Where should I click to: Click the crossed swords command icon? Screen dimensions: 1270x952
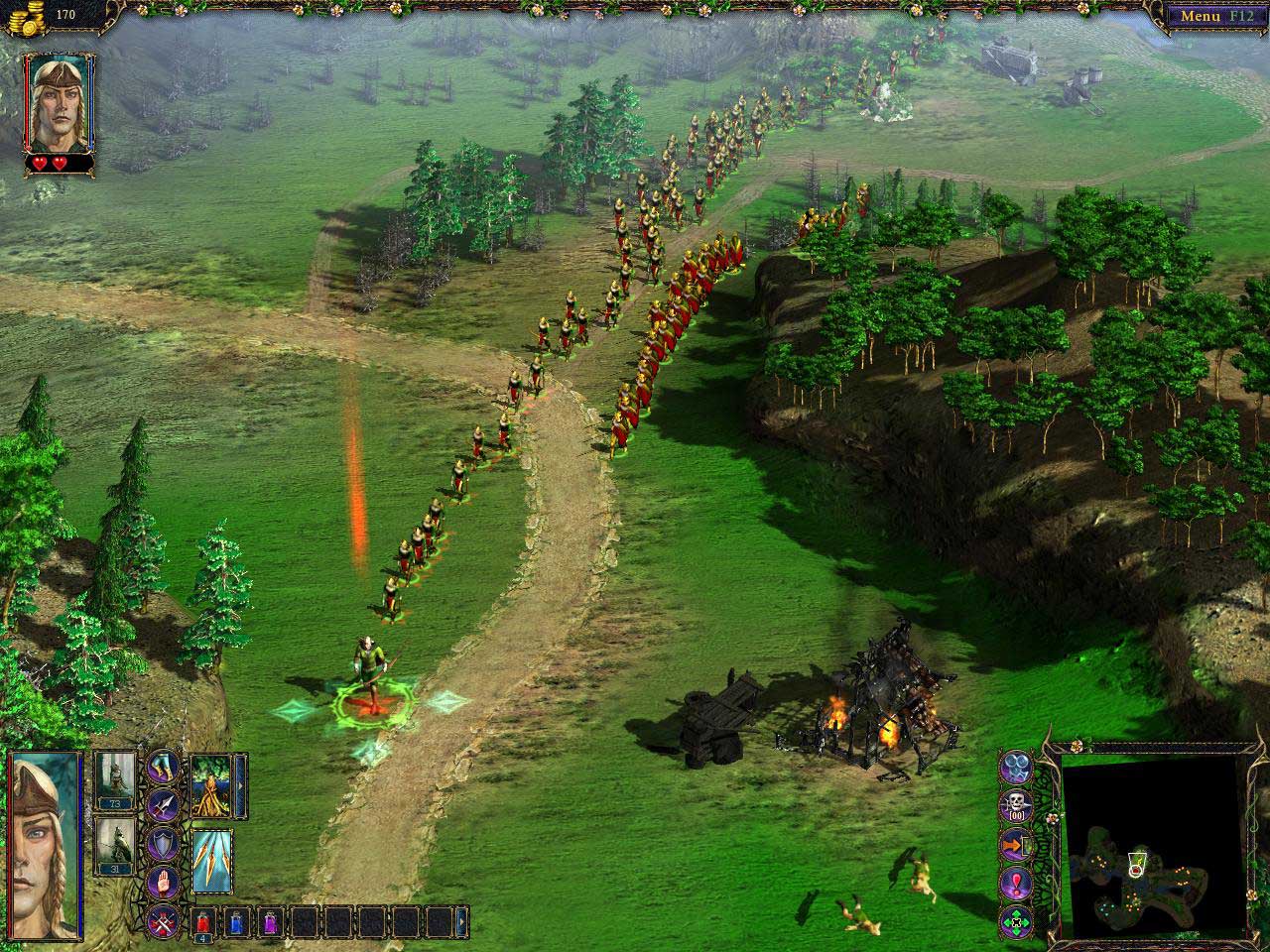(164, 922)
